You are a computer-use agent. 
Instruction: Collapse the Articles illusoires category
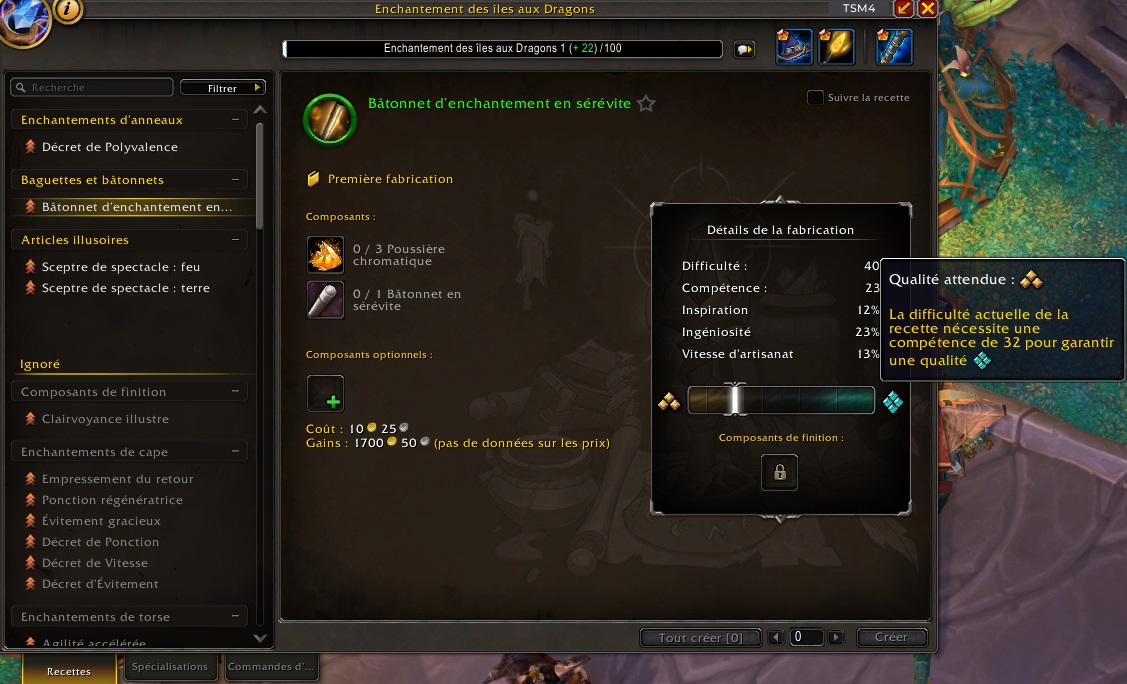(x=236, y=240)
